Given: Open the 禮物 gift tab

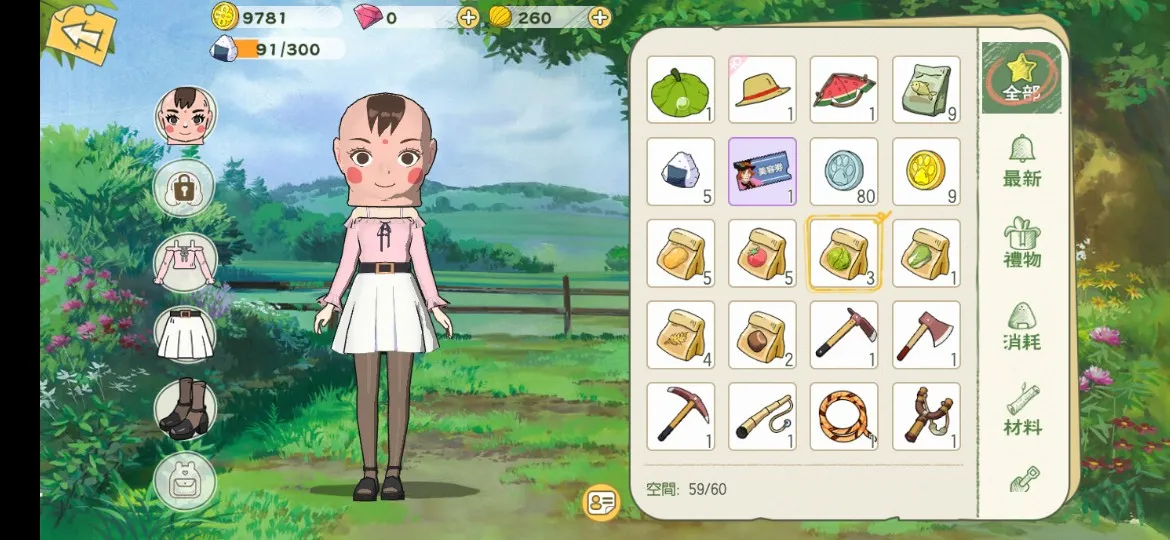Looking at the screenshot, I should 1021,245.
